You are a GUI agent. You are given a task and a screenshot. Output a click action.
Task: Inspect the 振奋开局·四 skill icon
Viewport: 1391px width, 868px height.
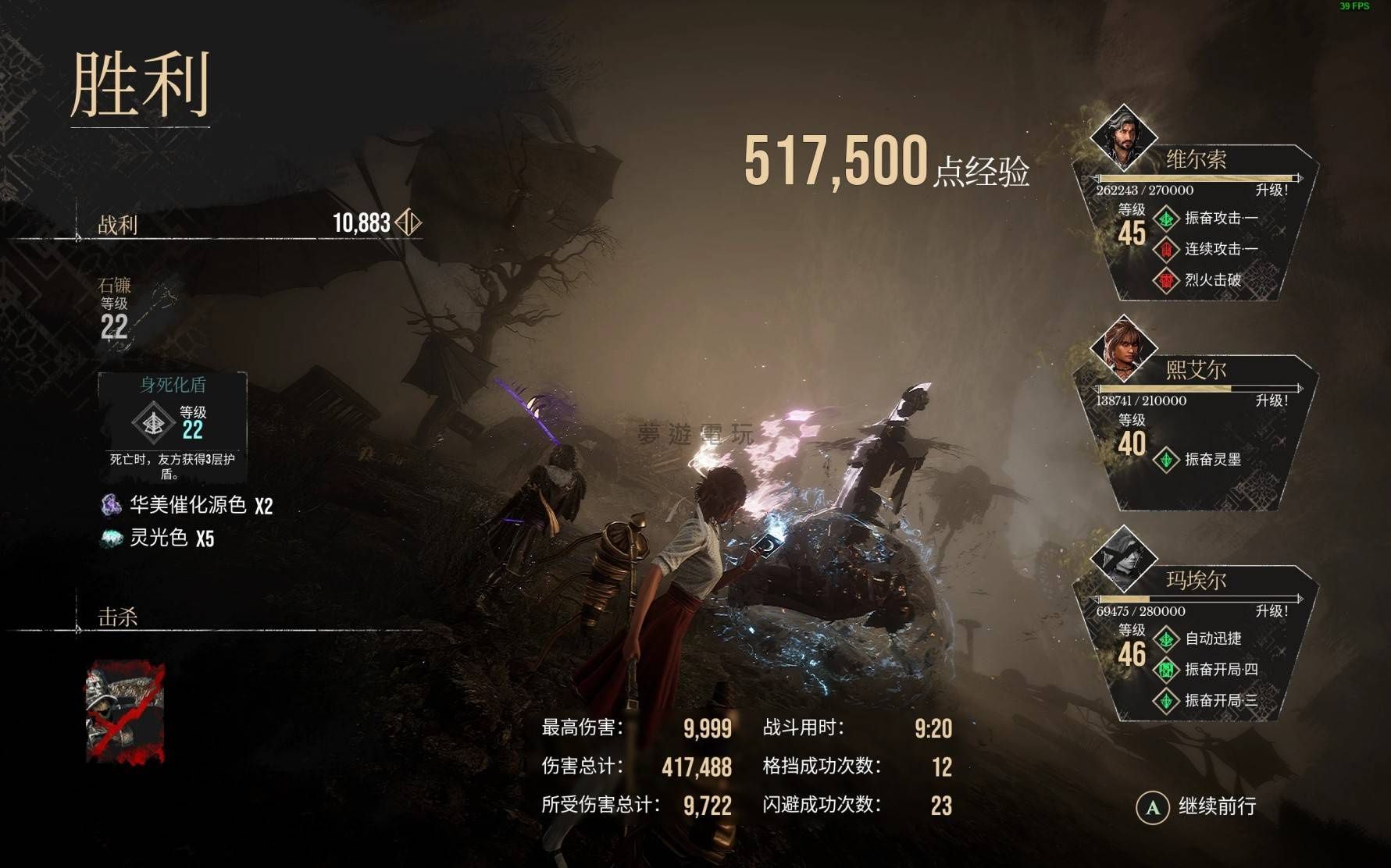[x=1166, y=670]
